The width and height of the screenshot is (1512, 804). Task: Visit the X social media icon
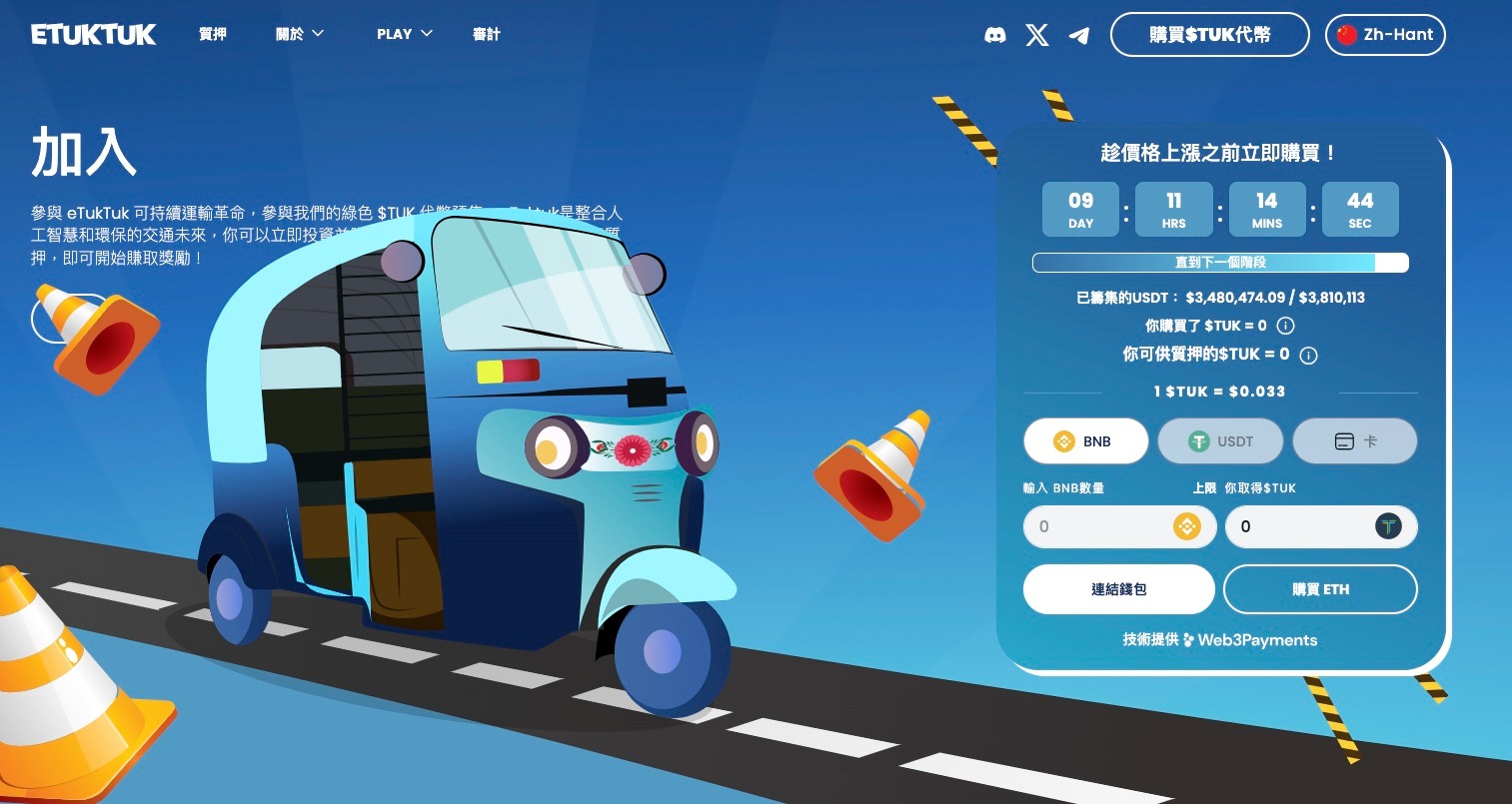pyautogui.click(x=1037, y=36)
